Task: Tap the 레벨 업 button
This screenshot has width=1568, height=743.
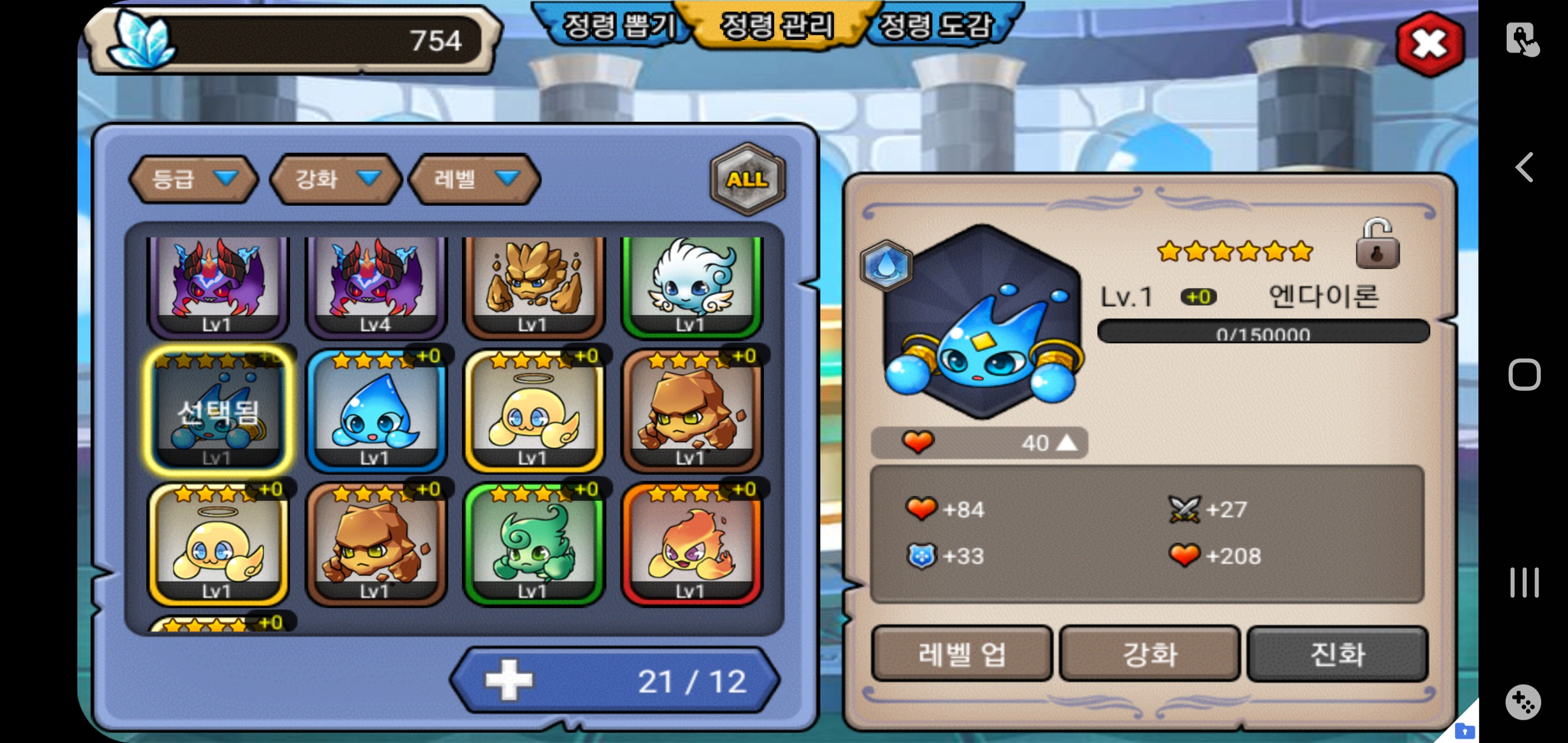Action: 962,654
